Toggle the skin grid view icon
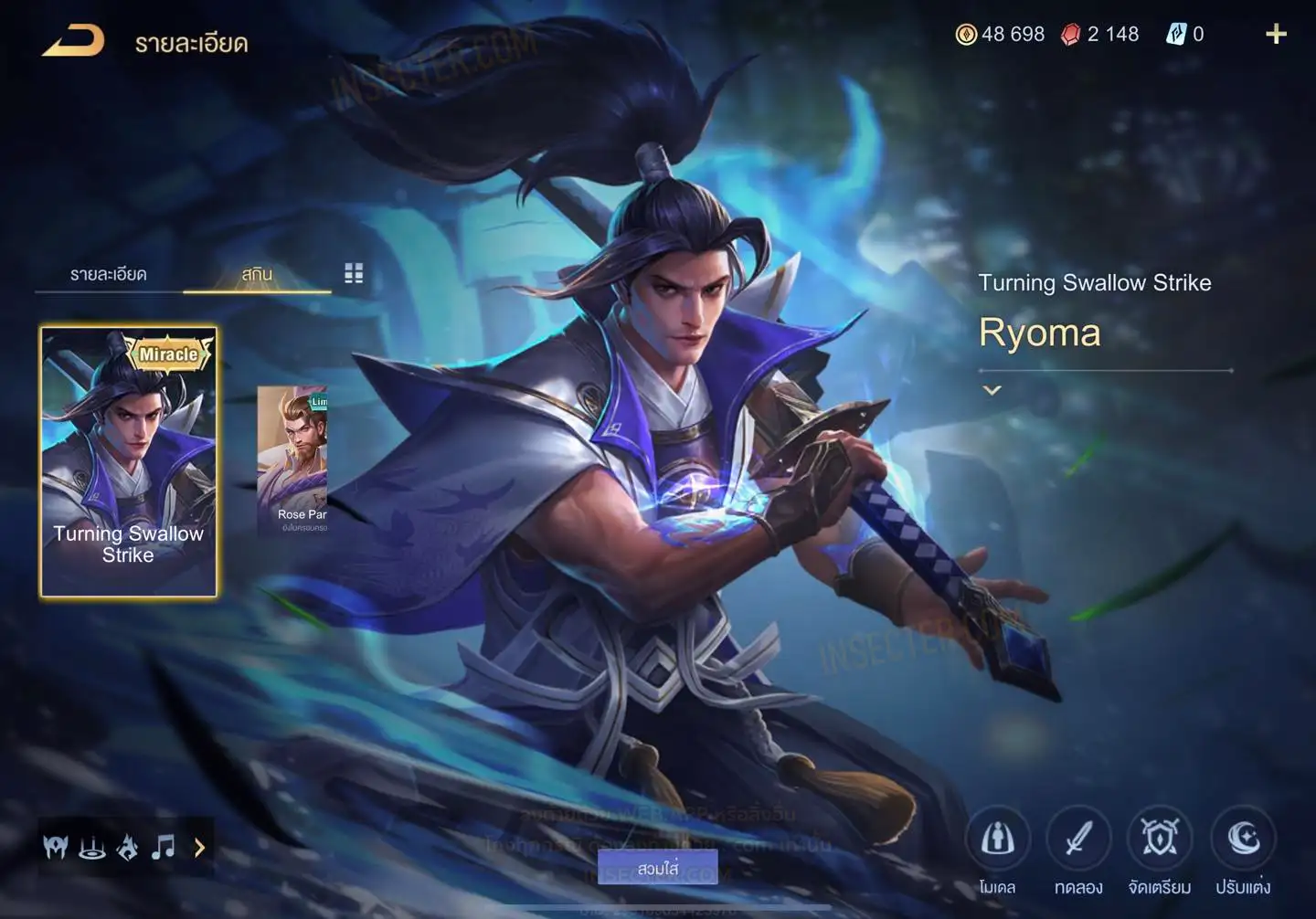Screen dimensions: 1316x919 (354, 273)
